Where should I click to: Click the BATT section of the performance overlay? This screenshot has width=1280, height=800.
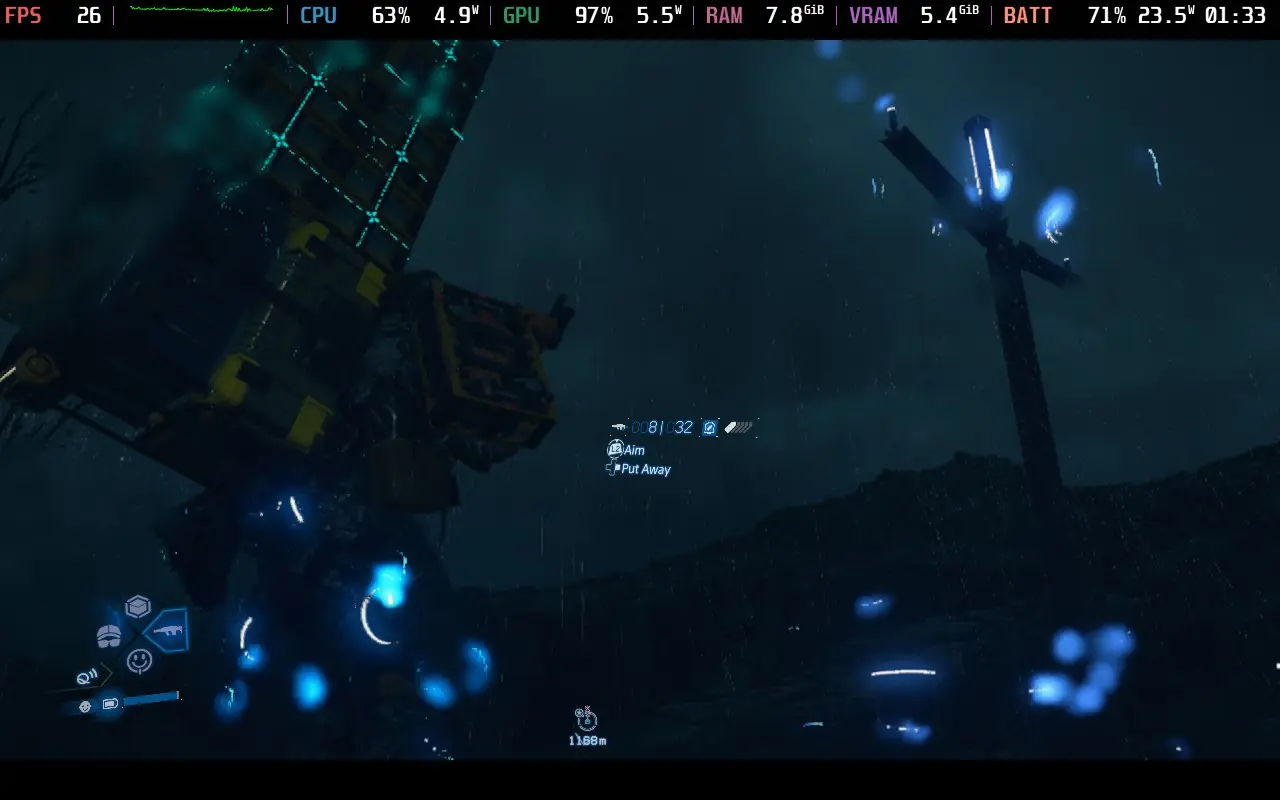[1028, 15]
